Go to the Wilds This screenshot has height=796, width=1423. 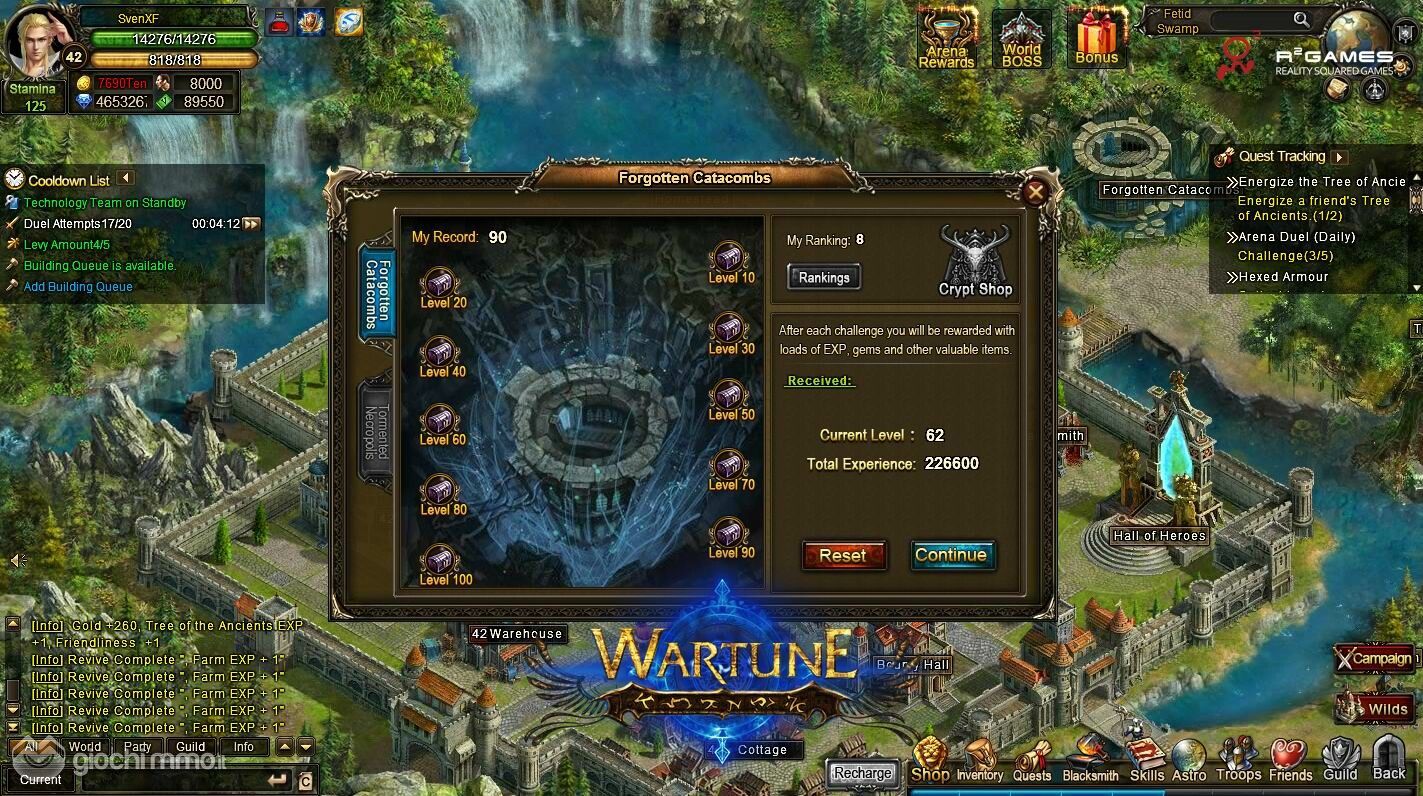[1378, 708]
